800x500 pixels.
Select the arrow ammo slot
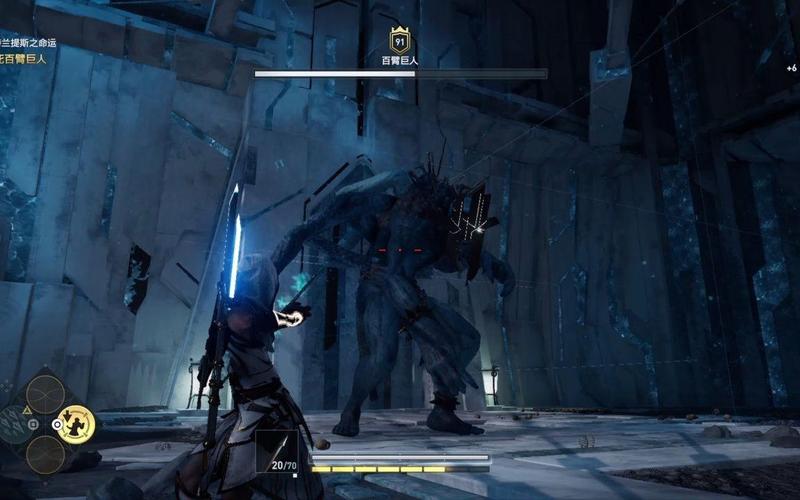(278, 453)
